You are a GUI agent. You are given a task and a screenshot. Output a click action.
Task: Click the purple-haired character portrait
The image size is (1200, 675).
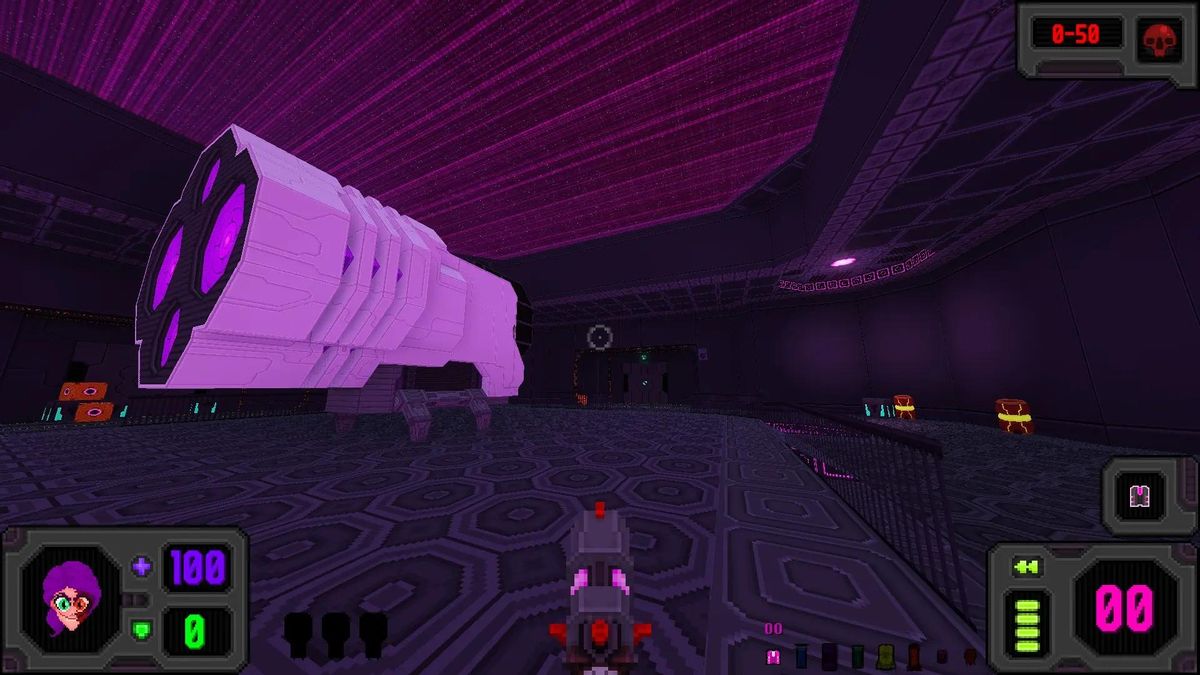click(x=68, y=599)
